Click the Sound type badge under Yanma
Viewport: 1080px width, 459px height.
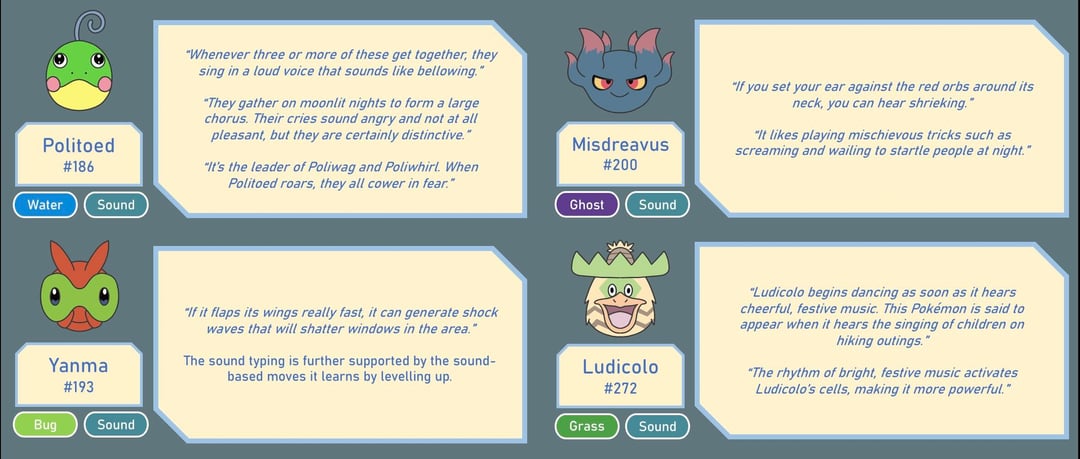click(x=116, y=425)
